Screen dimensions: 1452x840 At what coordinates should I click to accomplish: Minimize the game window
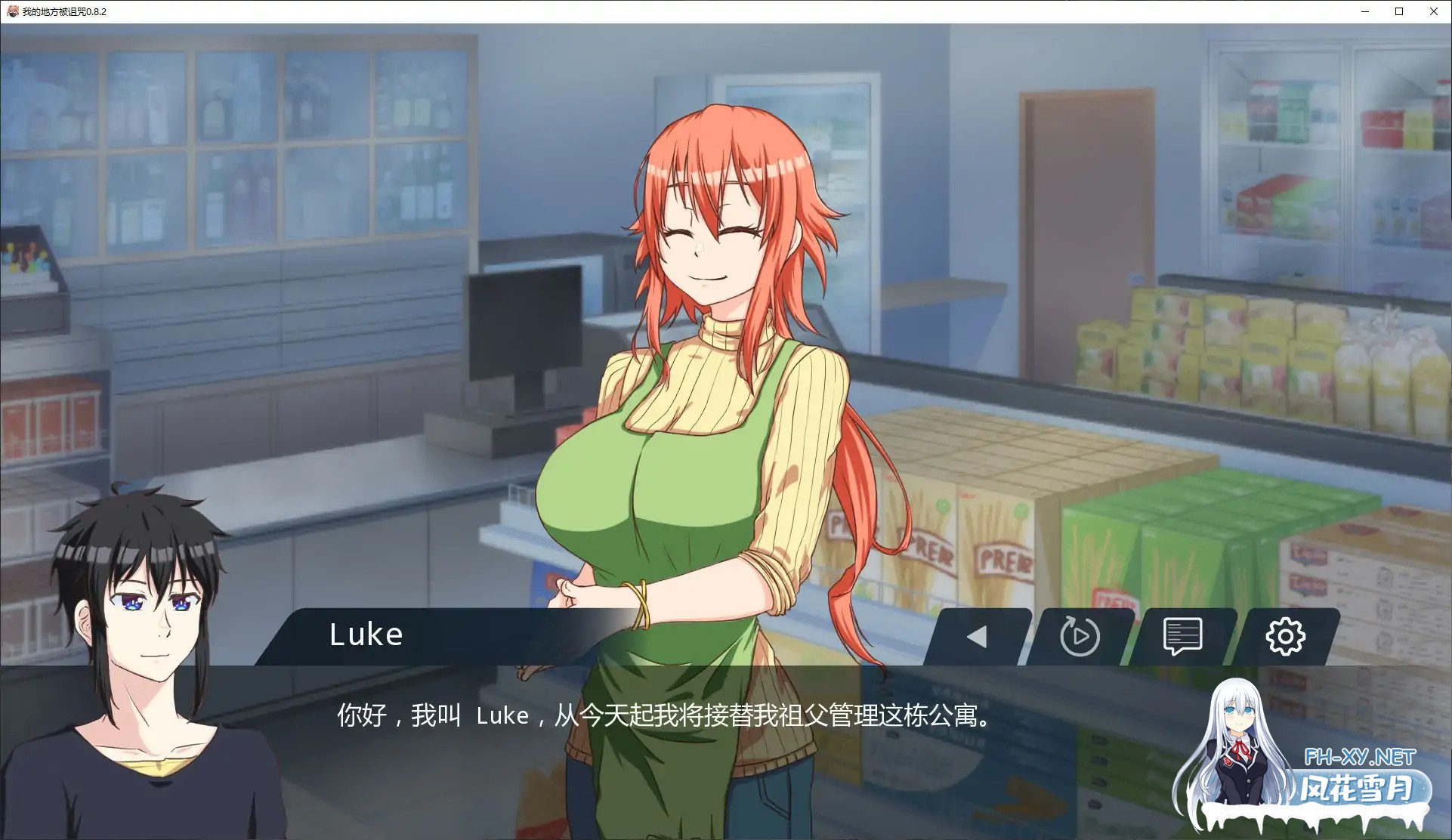coord(1364,11)
